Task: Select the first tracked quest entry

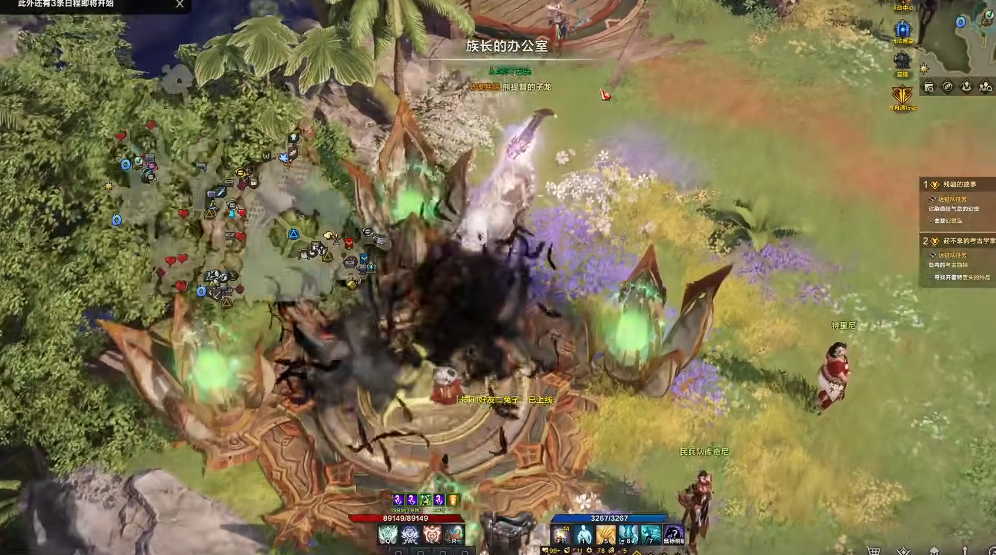Action: pos(958,184)
